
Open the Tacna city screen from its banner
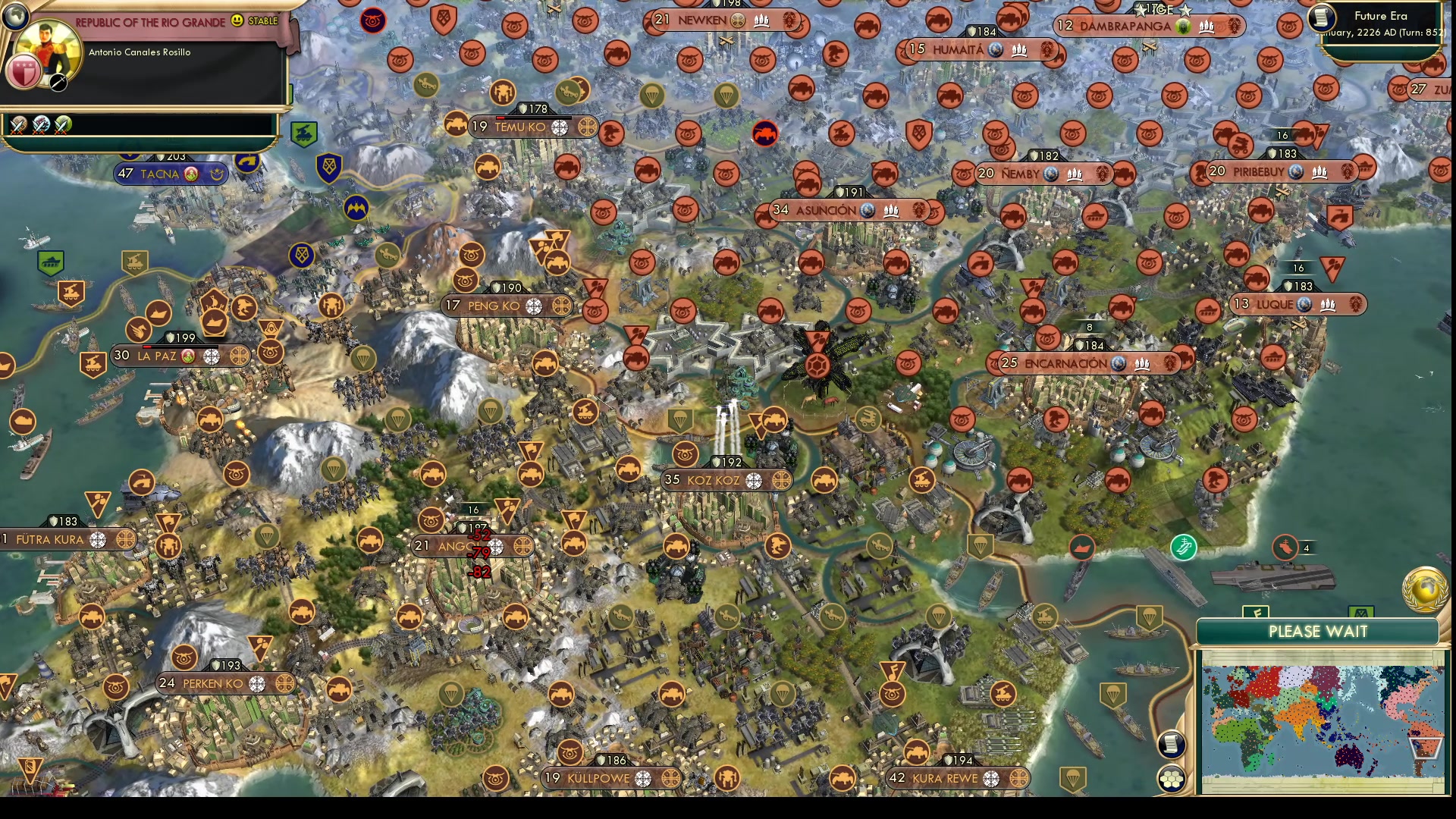(162, 174)
